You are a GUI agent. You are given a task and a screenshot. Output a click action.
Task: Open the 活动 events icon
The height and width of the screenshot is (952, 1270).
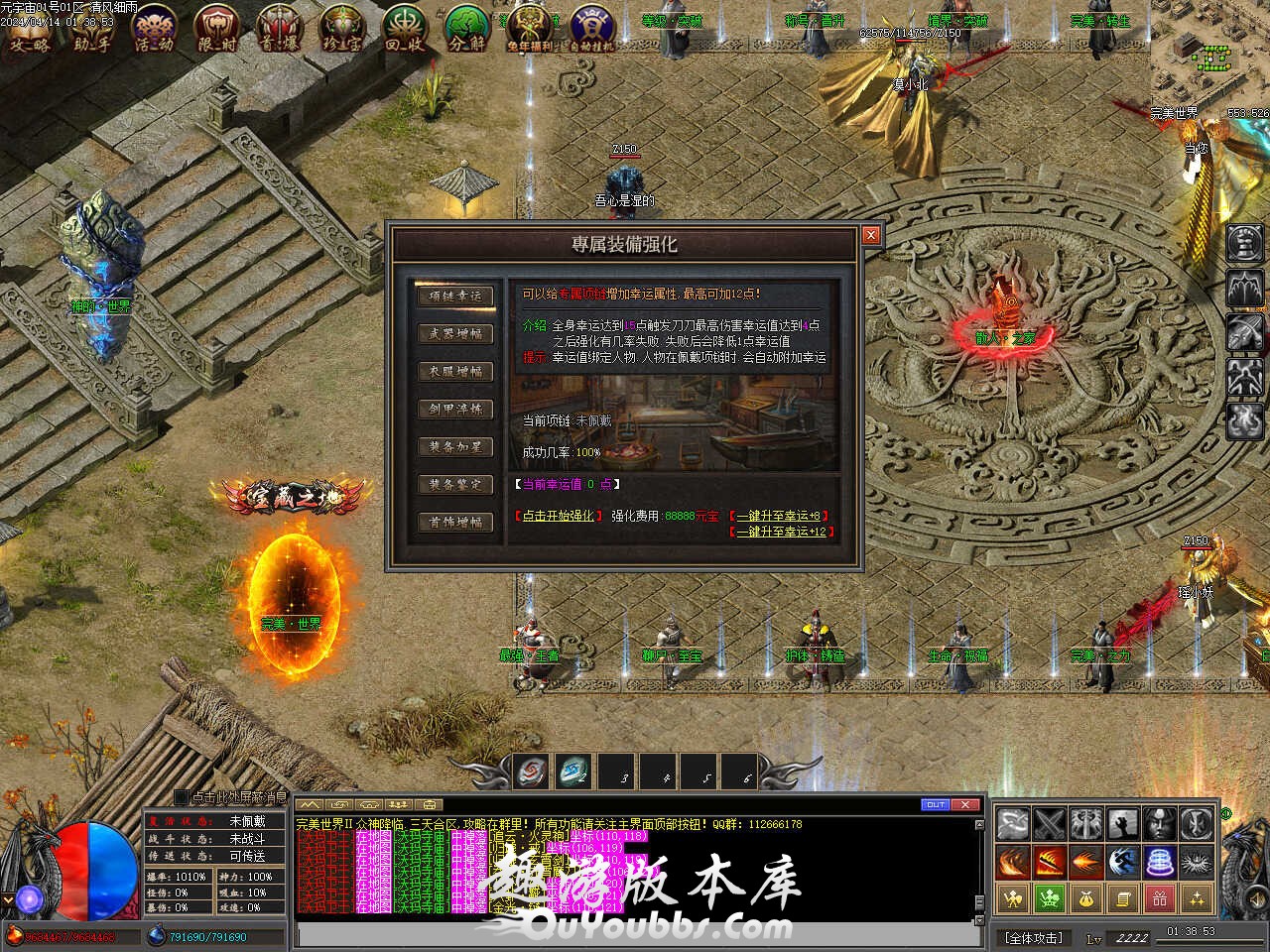tap(154, 28)
